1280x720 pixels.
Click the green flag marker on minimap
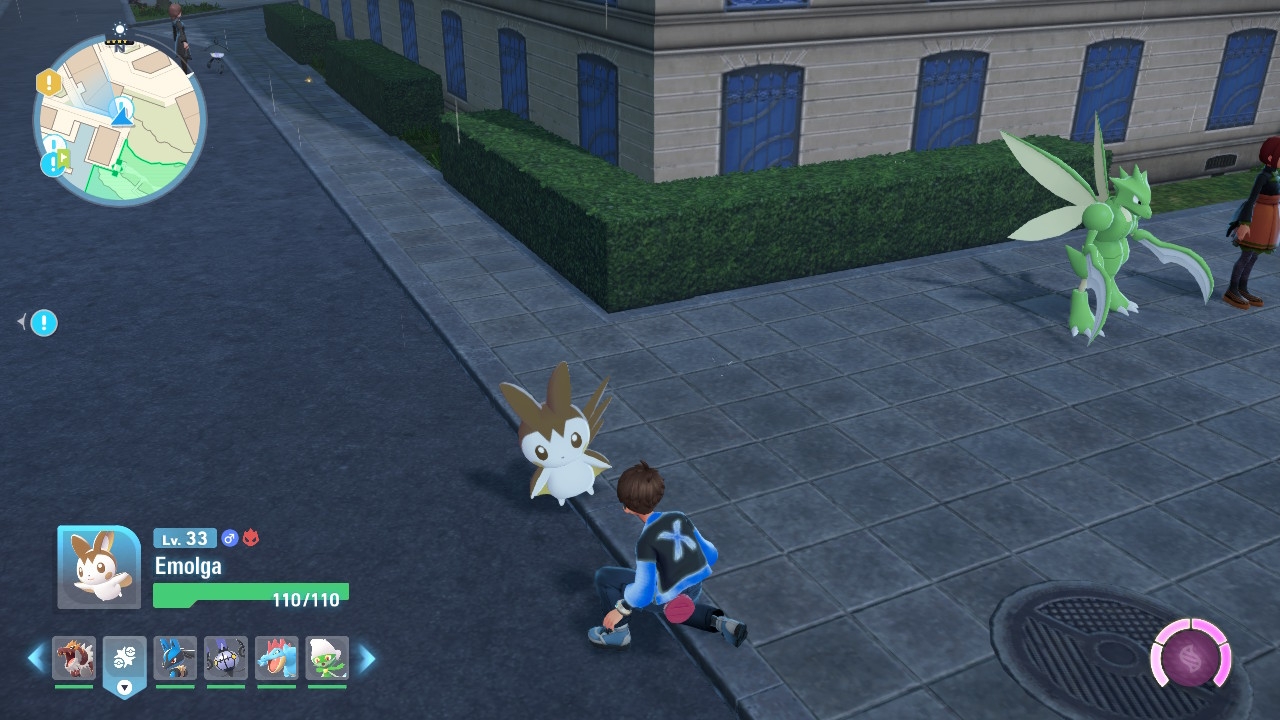[63, 157]
